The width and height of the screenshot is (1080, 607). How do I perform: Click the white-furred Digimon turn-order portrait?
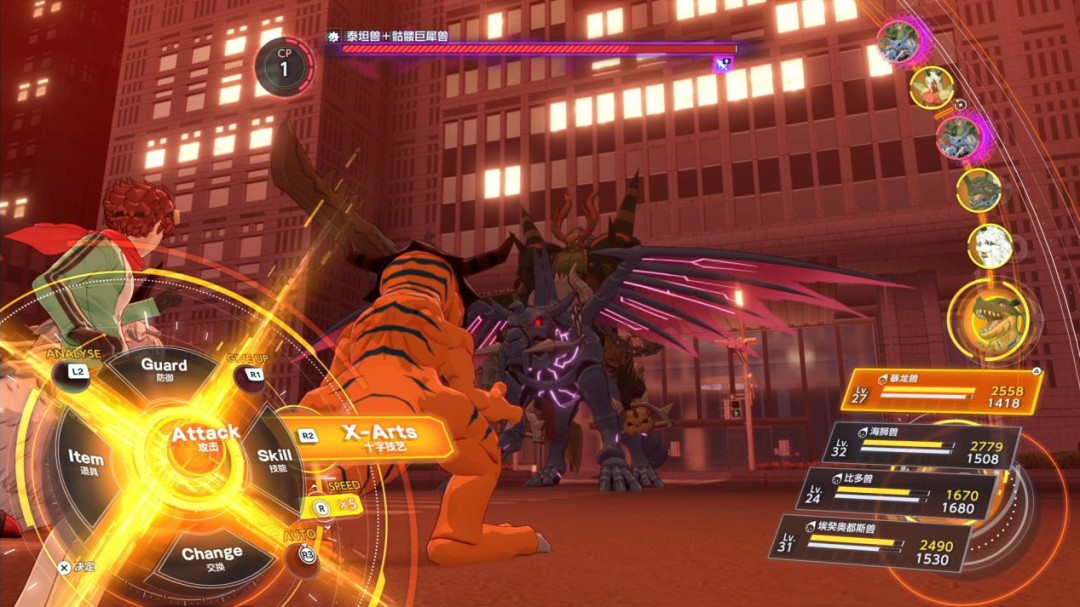coord(990,245)
